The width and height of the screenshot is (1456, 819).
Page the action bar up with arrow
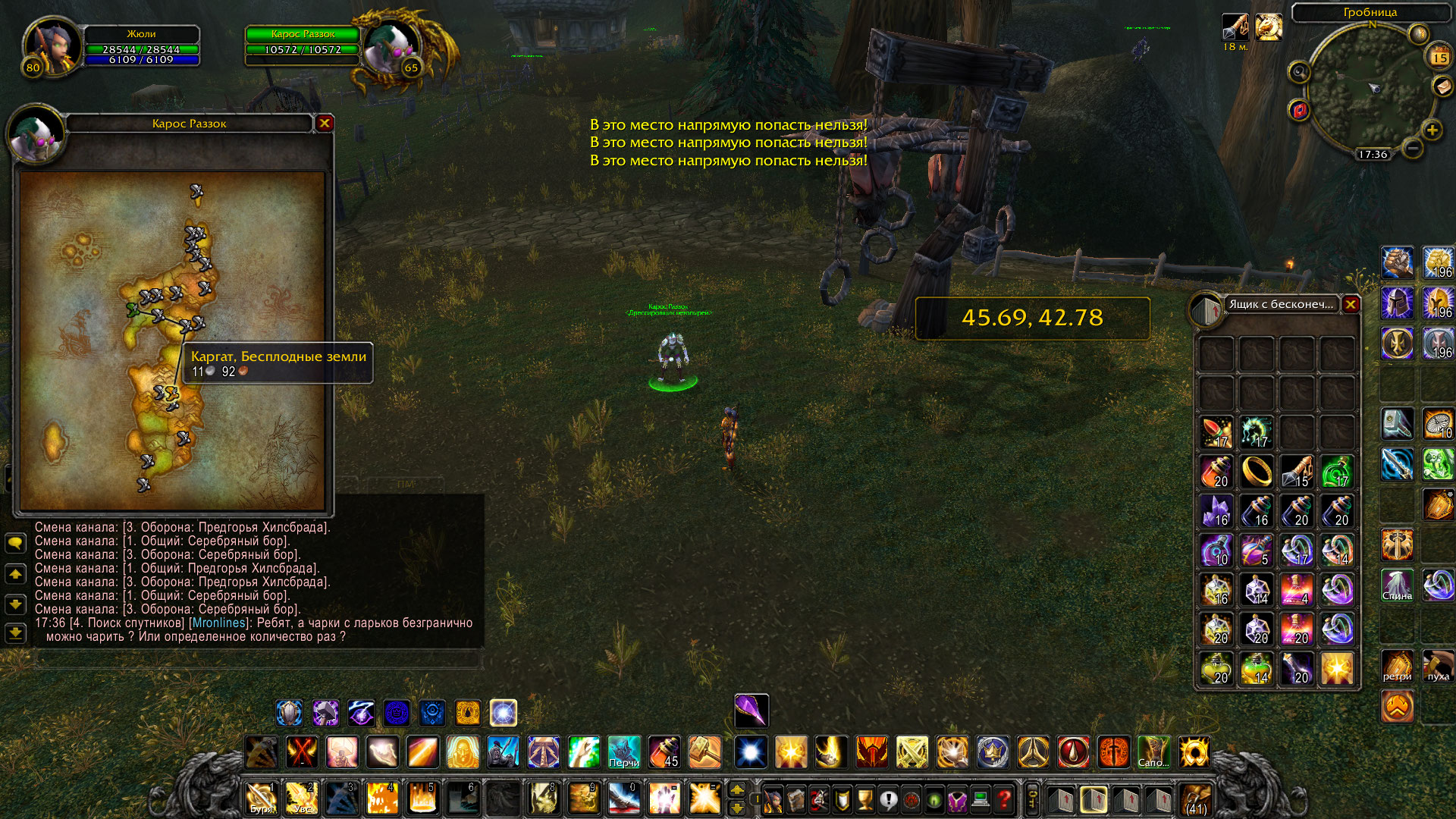tap(736, 790)
